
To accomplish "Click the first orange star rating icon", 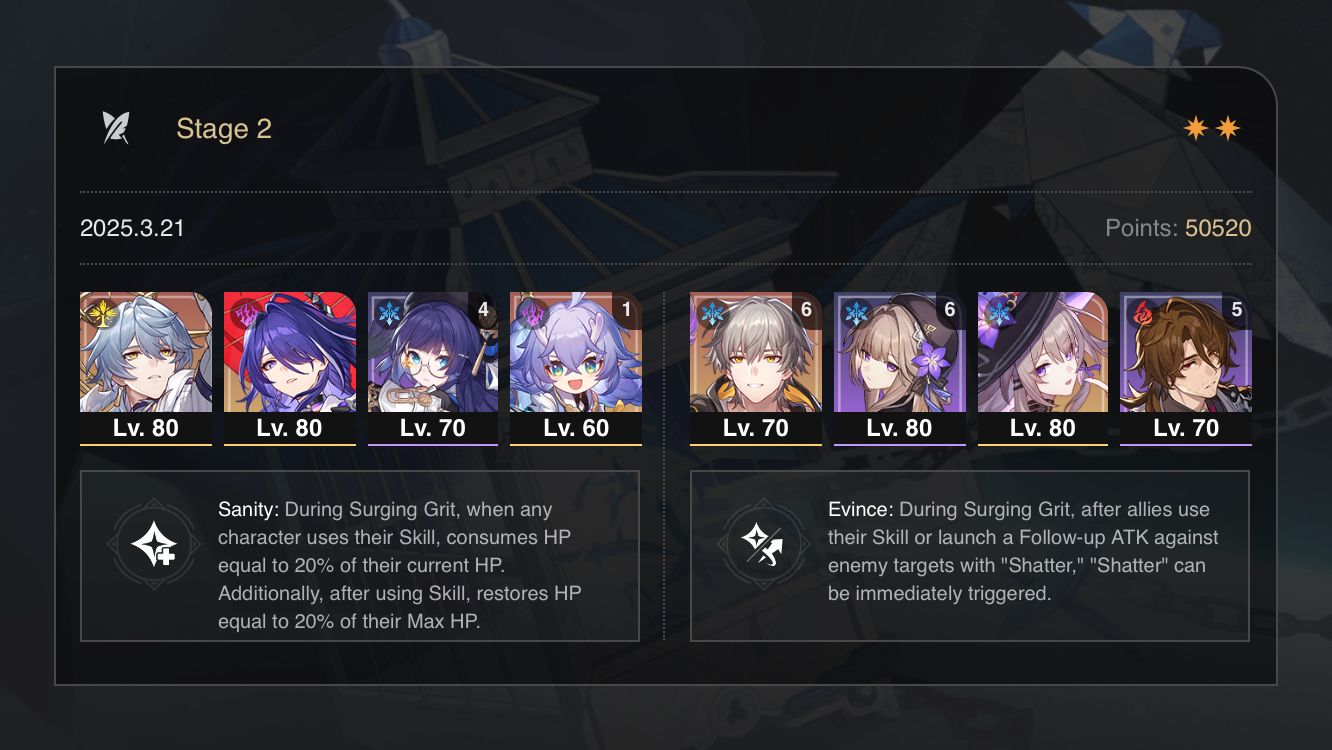I will pos(1196,128).
